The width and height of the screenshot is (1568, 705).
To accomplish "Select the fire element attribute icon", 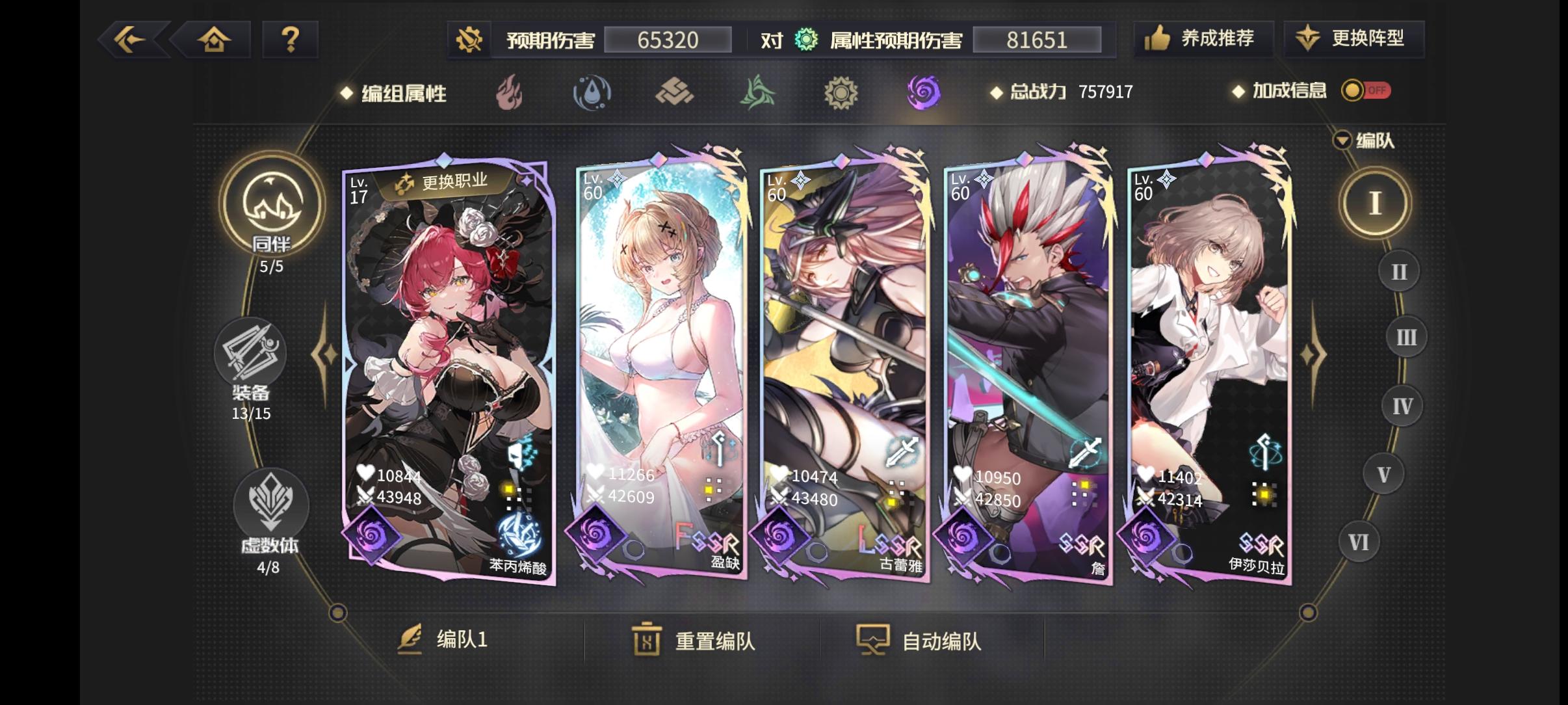I will [508, 93].
